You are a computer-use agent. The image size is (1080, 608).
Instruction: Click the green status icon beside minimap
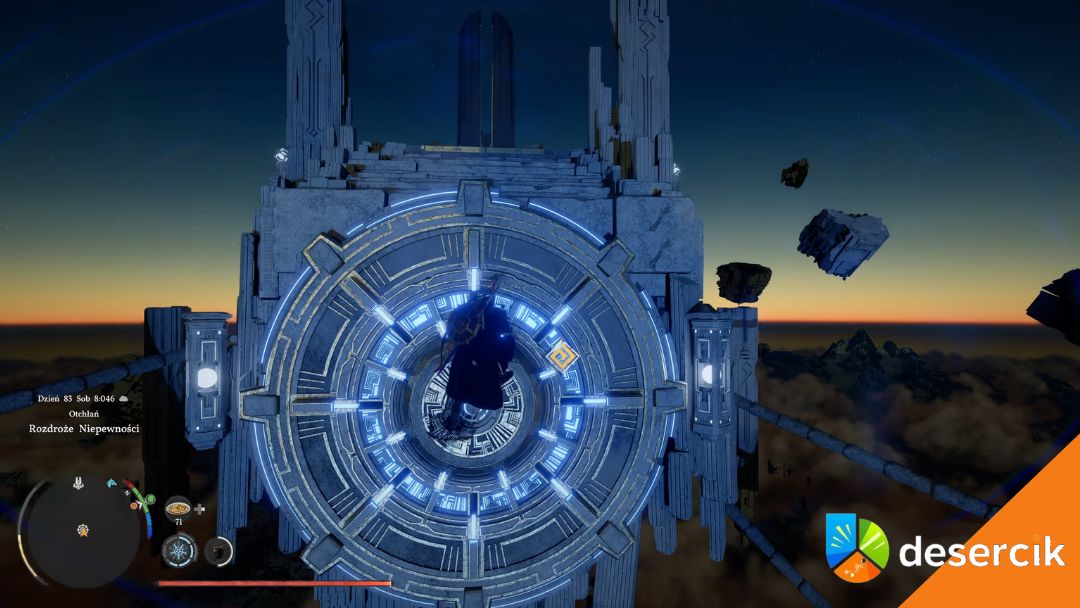(x=150, y=499)
